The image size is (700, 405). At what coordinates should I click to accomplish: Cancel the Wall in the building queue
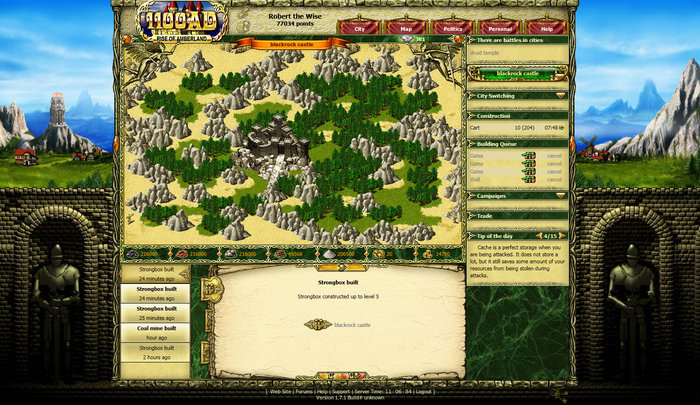coord(553,180)
